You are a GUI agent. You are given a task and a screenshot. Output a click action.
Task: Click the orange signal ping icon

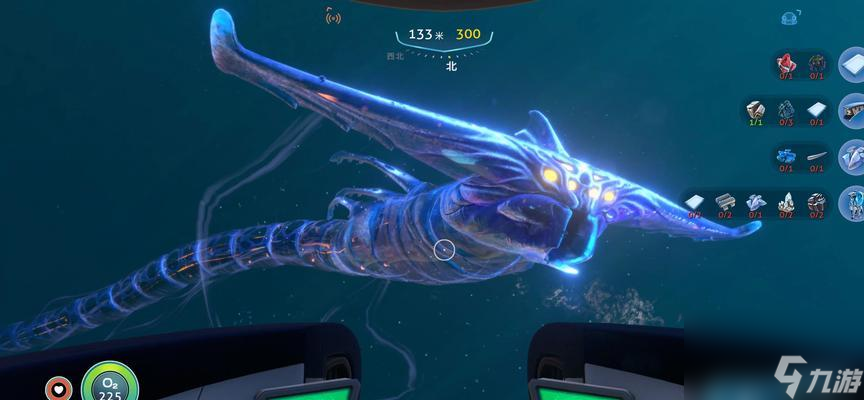point(333,17)
